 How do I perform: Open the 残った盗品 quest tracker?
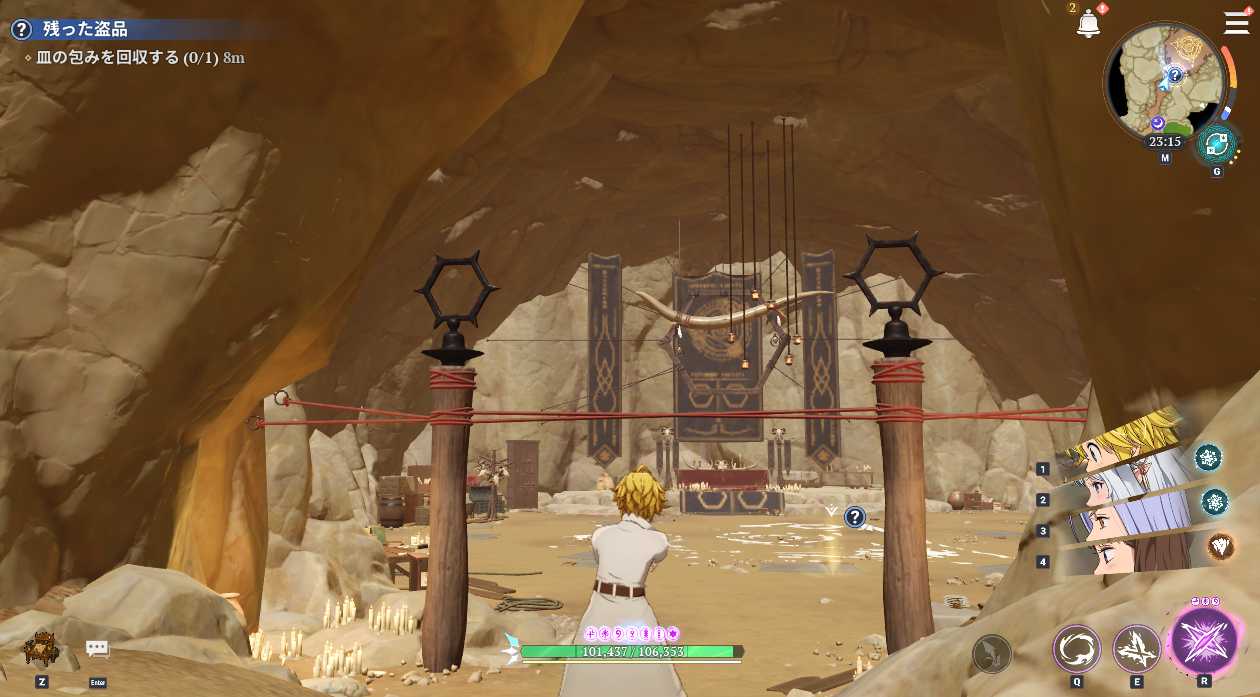coord(85,30)
